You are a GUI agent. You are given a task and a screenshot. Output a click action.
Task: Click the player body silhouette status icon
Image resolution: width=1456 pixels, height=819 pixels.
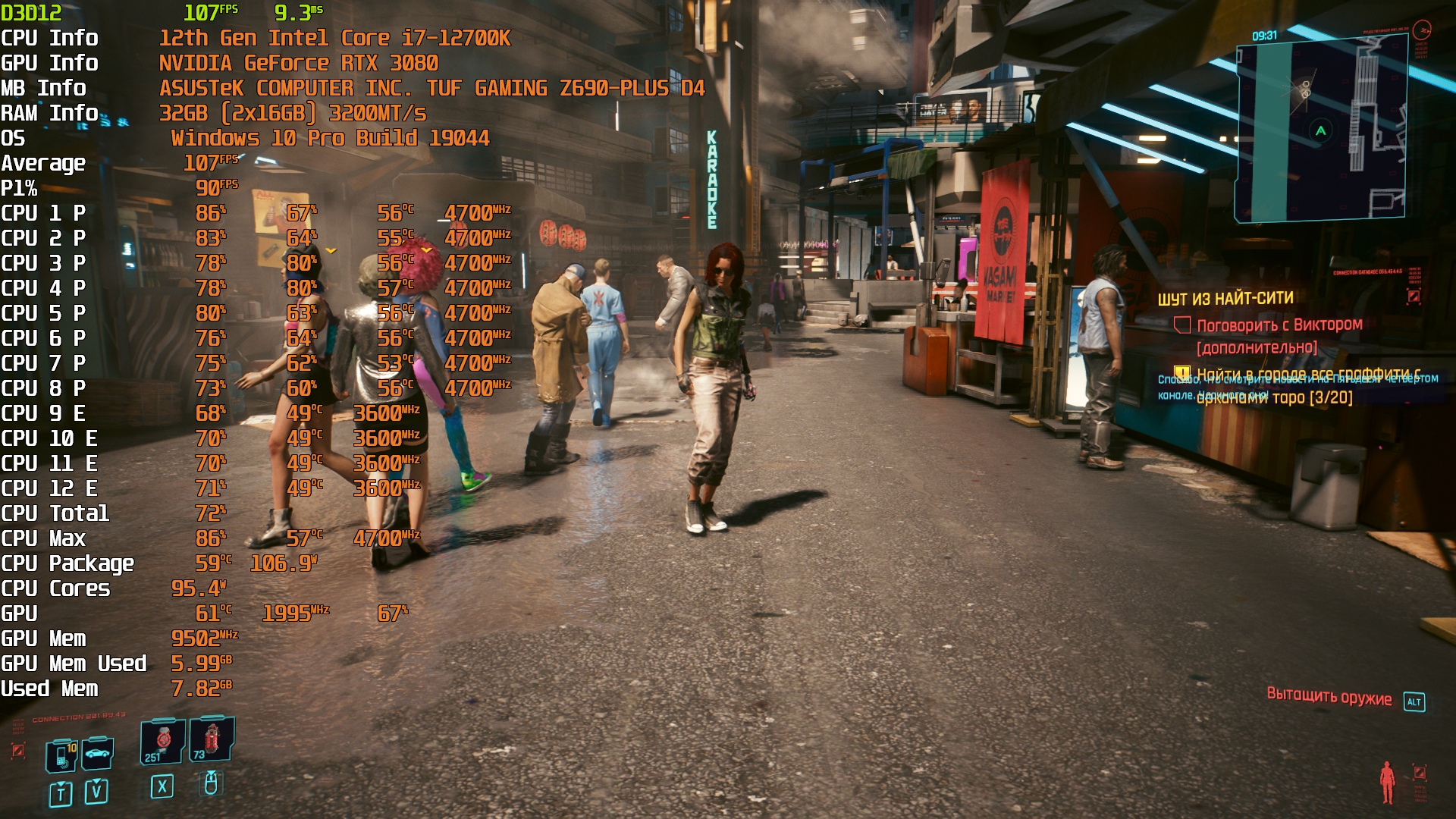1387,782
